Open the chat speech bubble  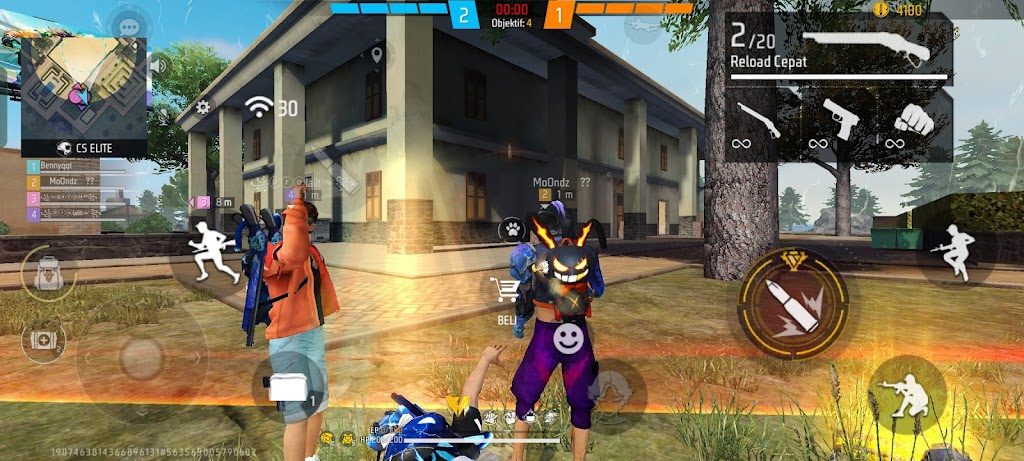pyautogui.click(x=128, y=27)
